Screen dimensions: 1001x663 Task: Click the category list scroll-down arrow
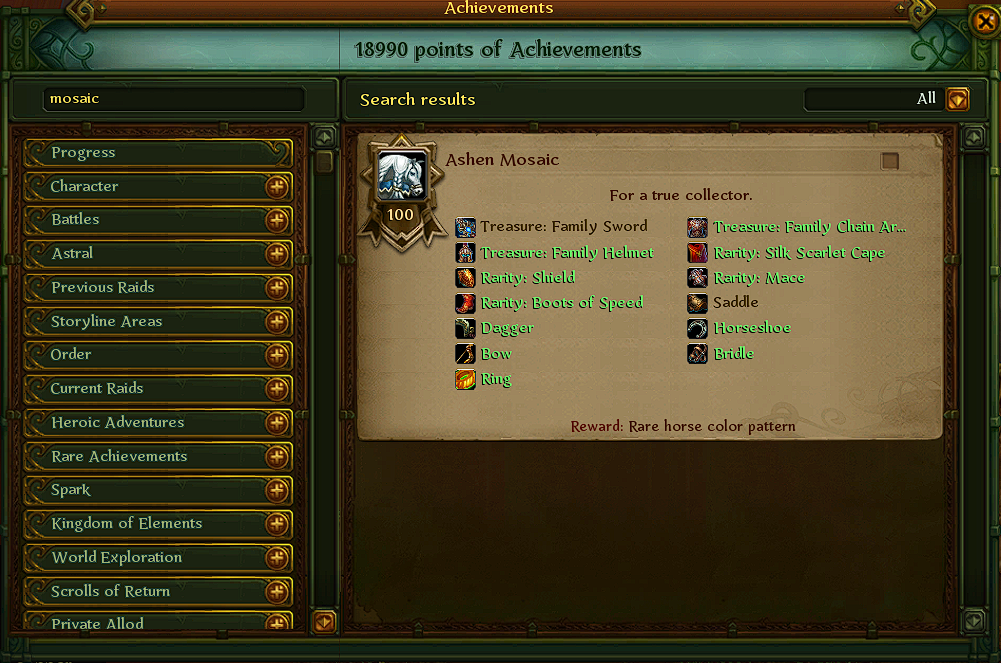tap(323, 621)
